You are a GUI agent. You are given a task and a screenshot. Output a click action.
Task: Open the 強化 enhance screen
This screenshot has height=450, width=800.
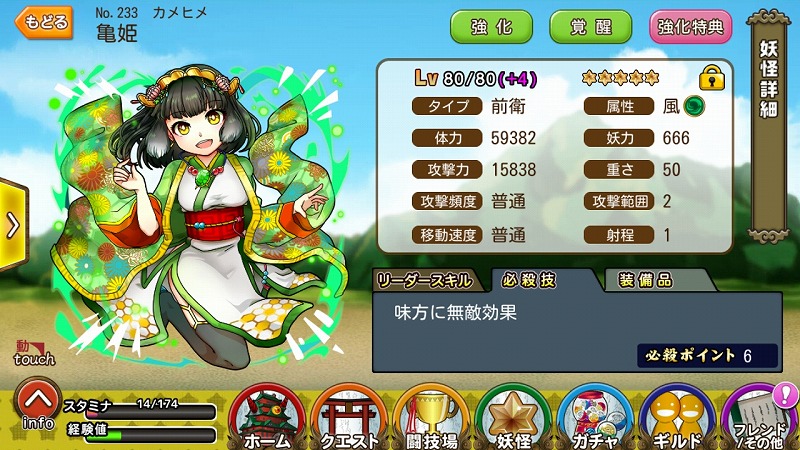pyautogui.click(x=491, y=27)
